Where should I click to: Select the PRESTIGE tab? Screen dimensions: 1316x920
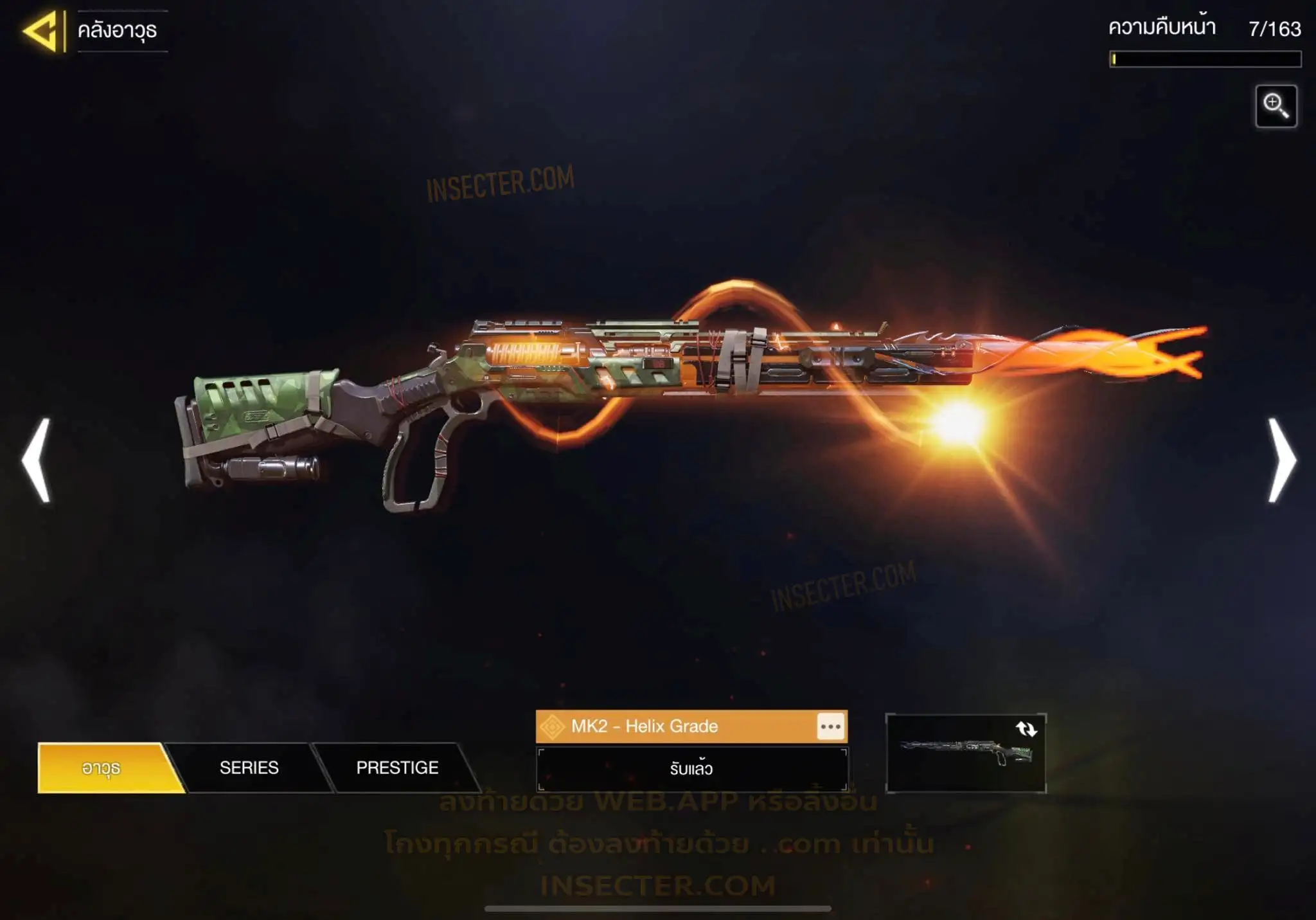click(x=397, y=768)
